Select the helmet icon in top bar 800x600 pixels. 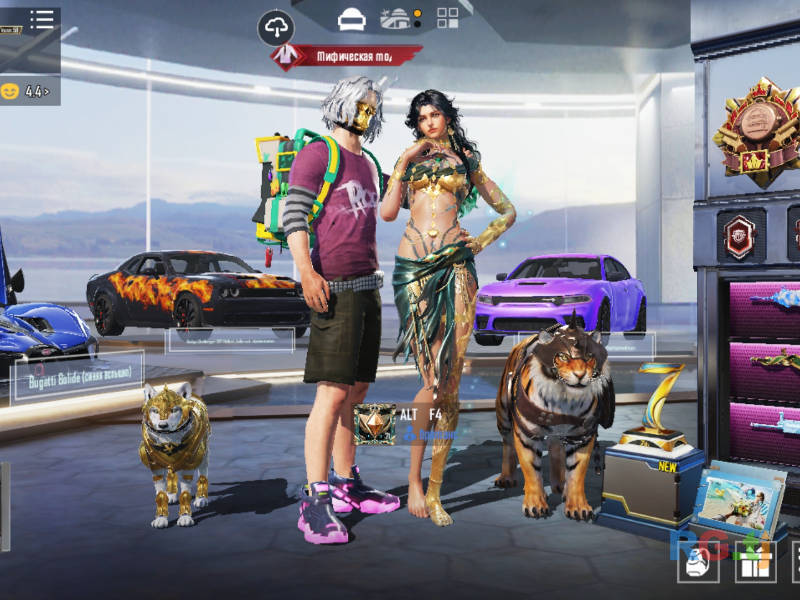click(x=351, y=18)
